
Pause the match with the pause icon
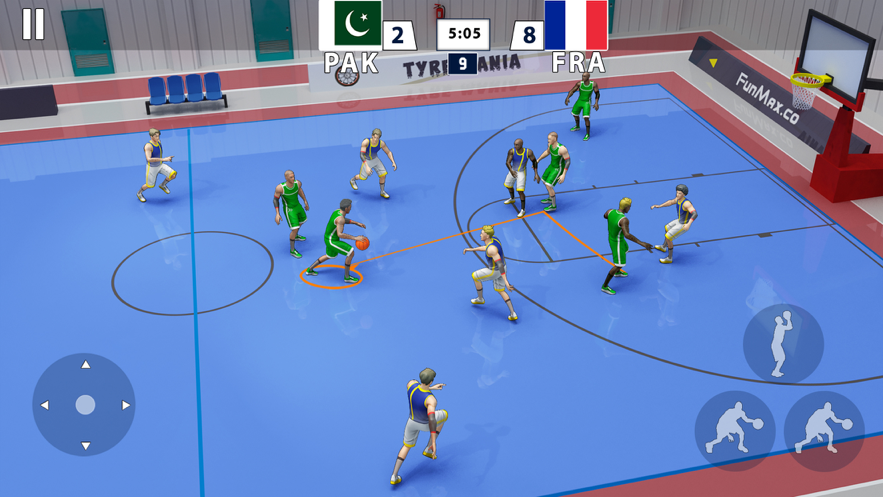pyautogui.click(x=33, y=24)
